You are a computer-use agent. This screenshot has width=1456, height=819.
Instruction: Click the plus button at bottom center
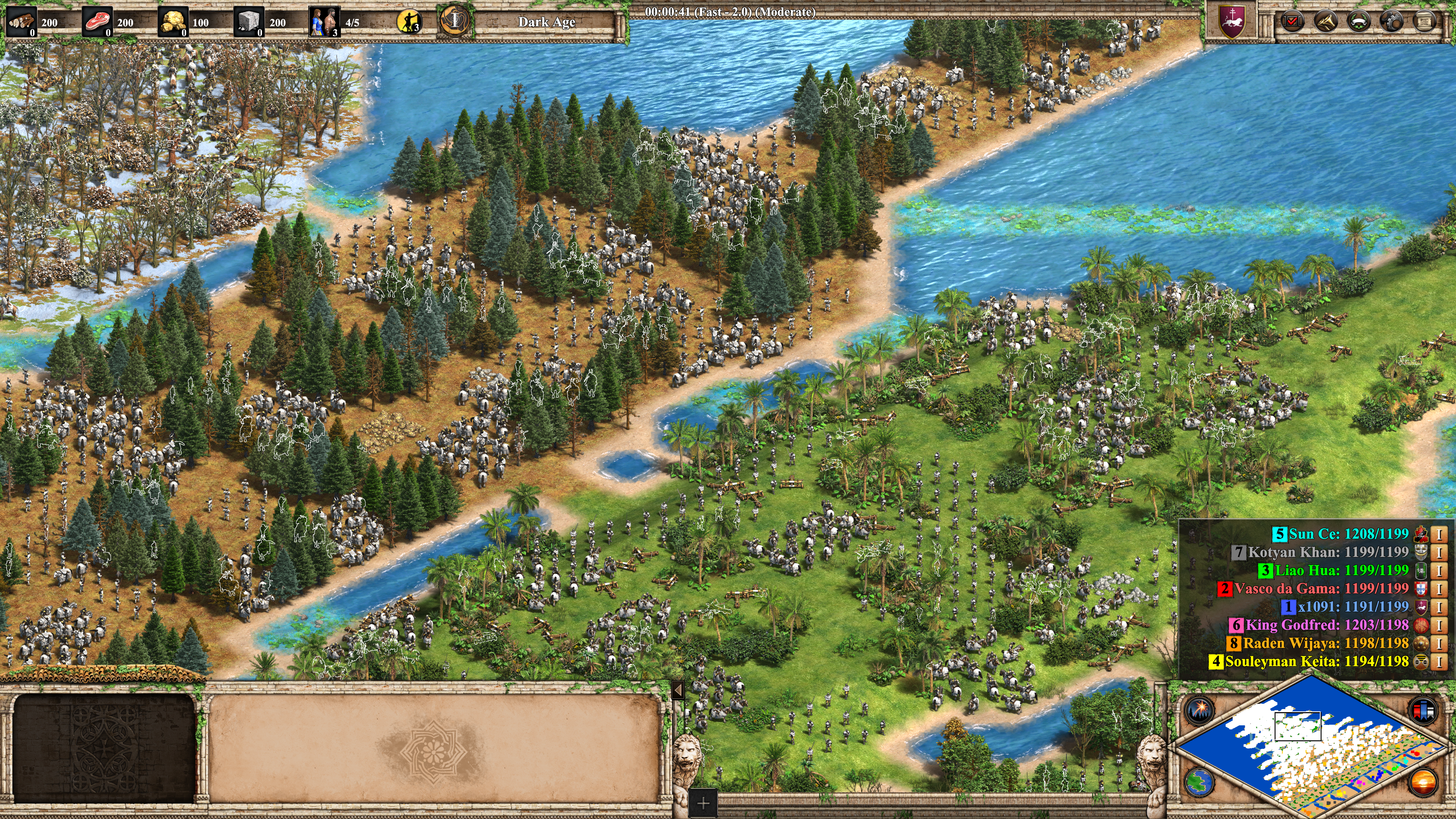(x=703, y=803)
